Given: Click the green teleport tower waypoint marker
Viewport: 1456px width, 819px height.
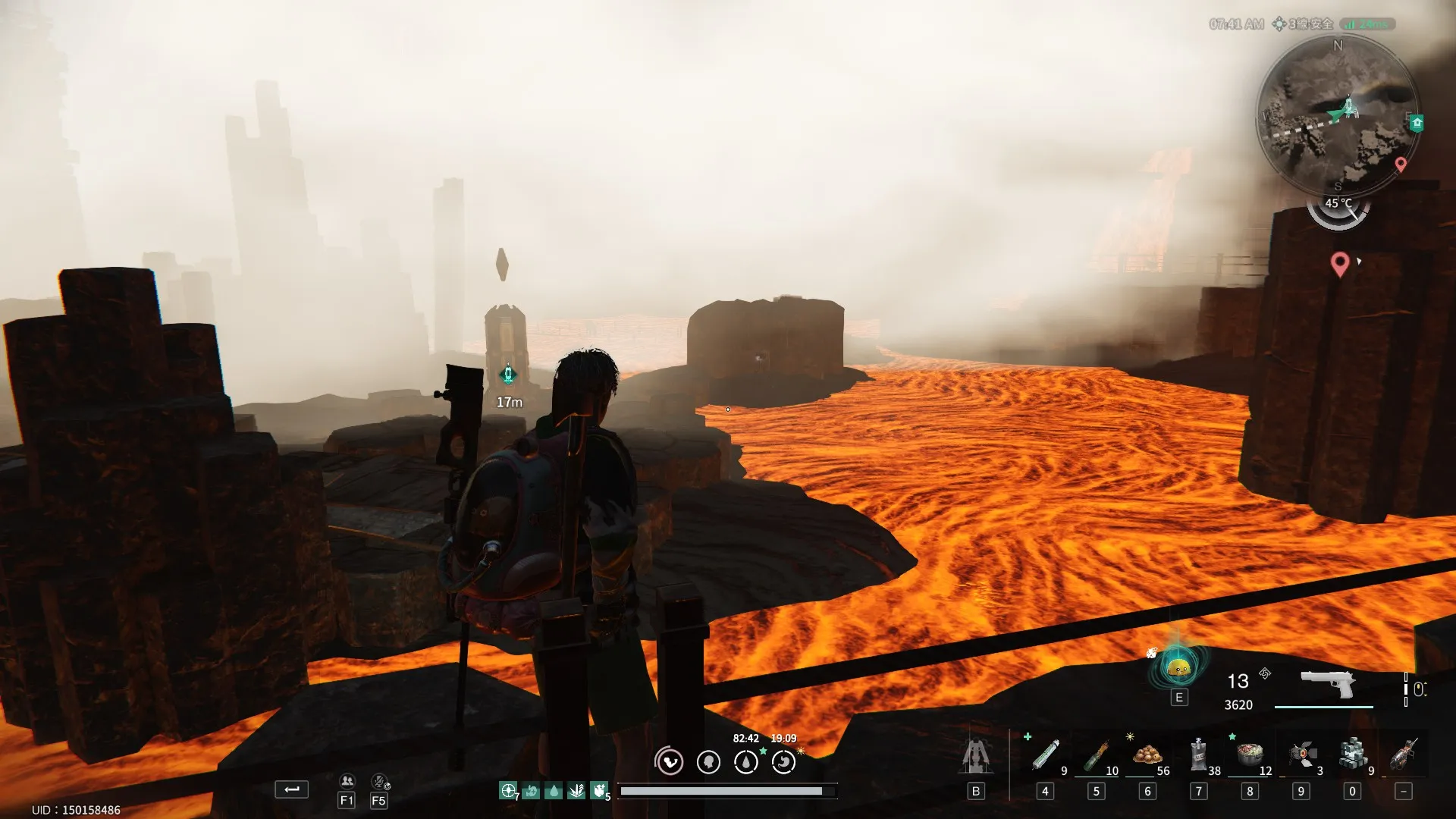Looking at the screenshot, I should 508,375.
